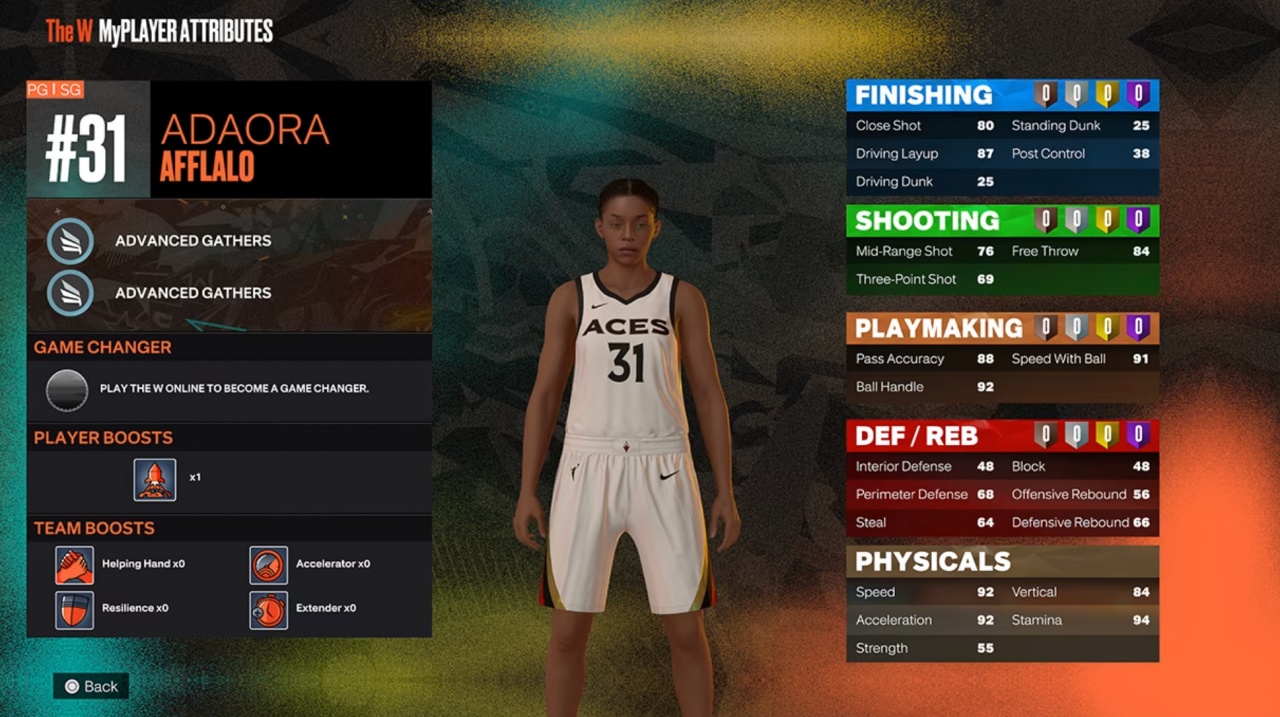Click the purple badge icon in Finishing

pyautogui.click(x=1138, y=95)
